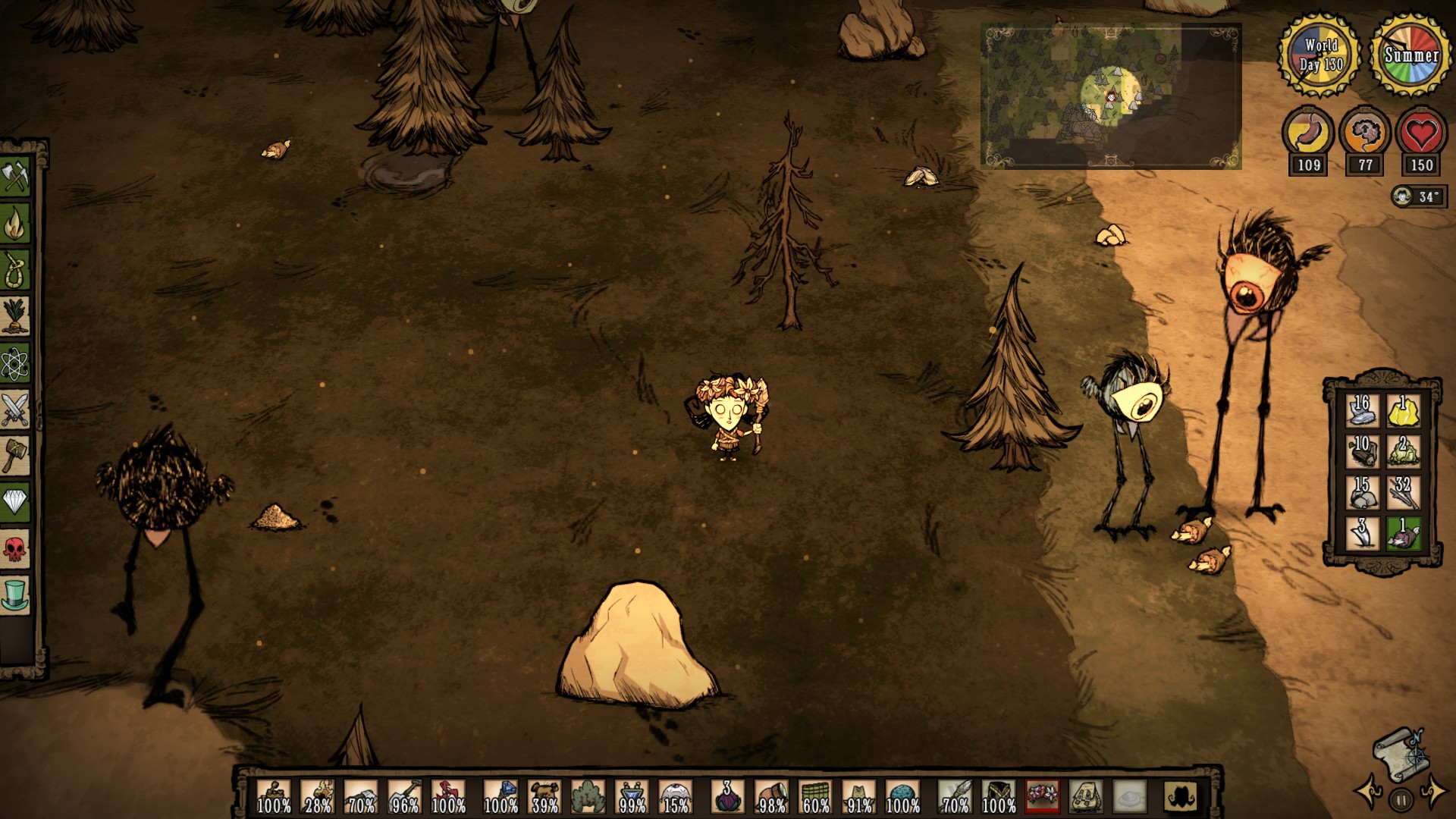1456x819 pixels.
Task: Open the diamond Refine crafting tab
Action: click(15, 502)
